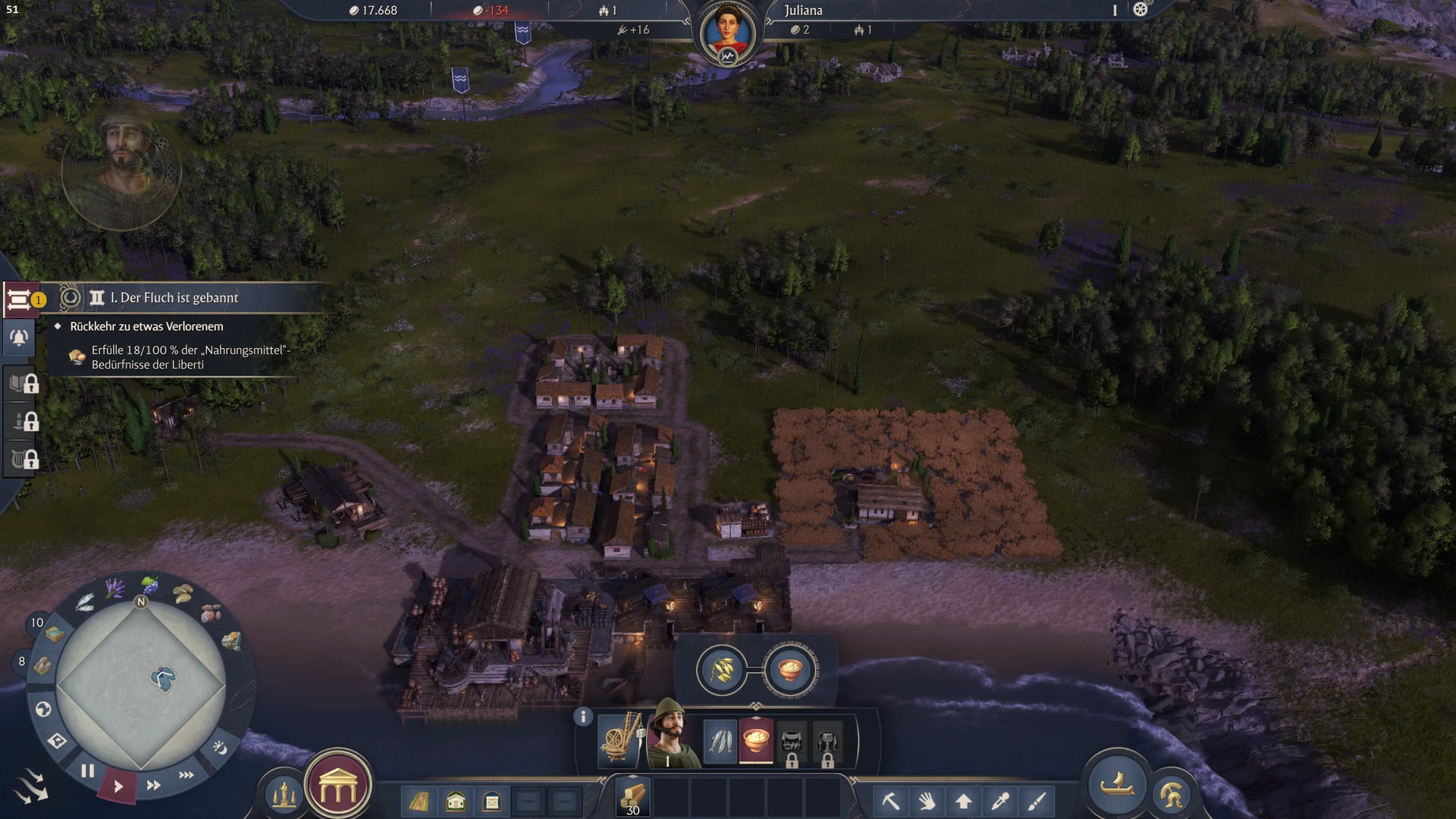Click the minimap island

tap(163, 678)
